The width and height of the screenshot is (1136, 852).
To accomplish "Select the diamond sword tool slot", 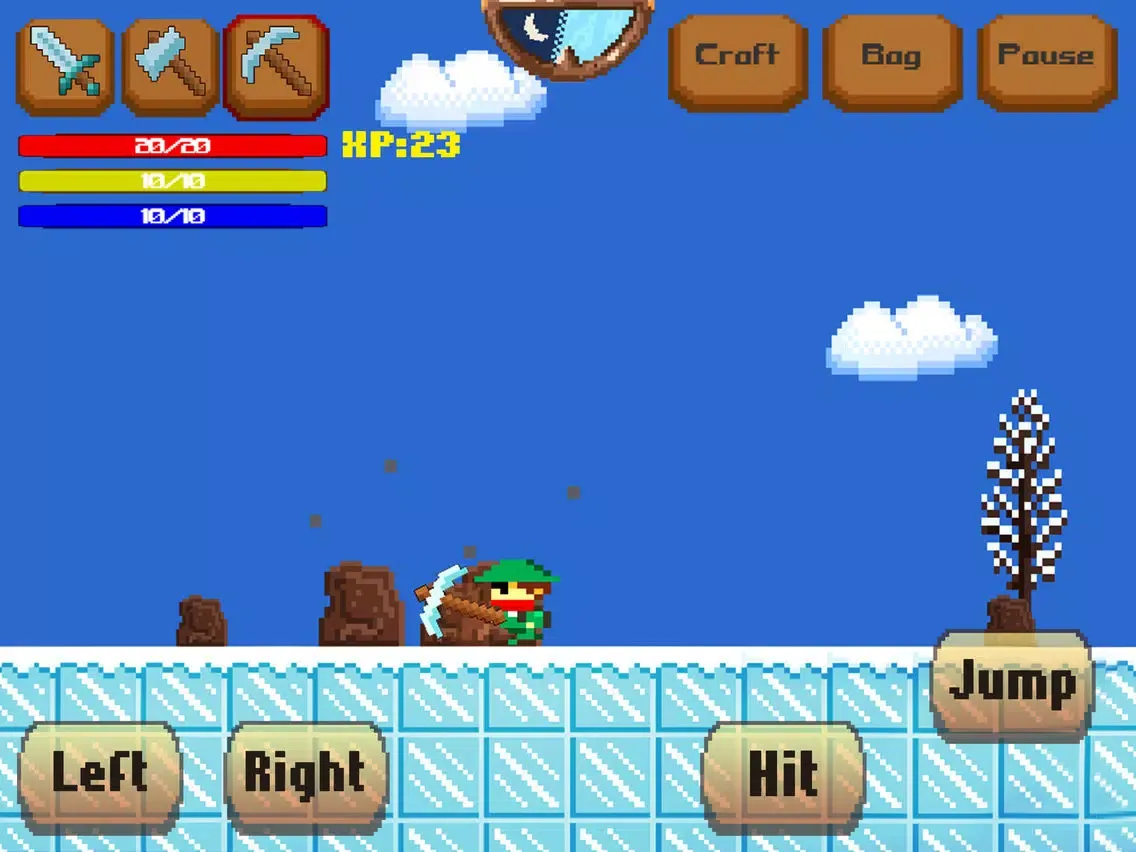I will [x=65, y=65].
